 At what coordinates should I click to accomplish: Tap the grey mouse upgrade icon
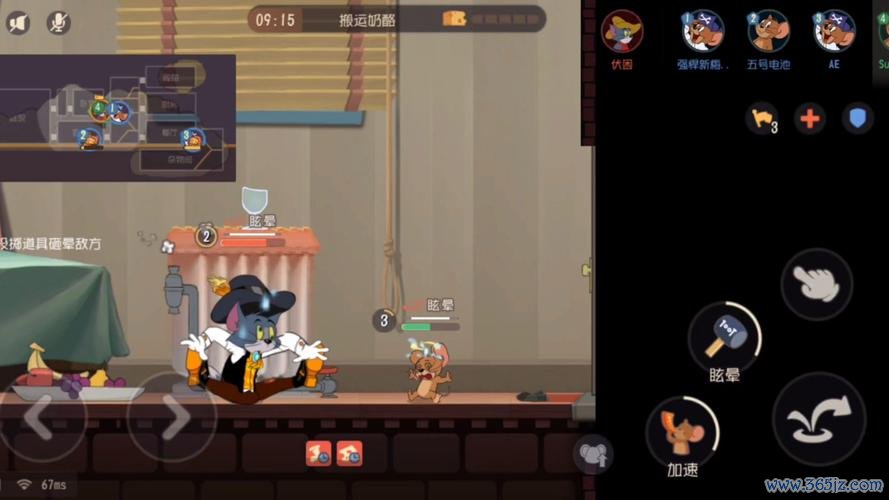click(x=592, y=455)
